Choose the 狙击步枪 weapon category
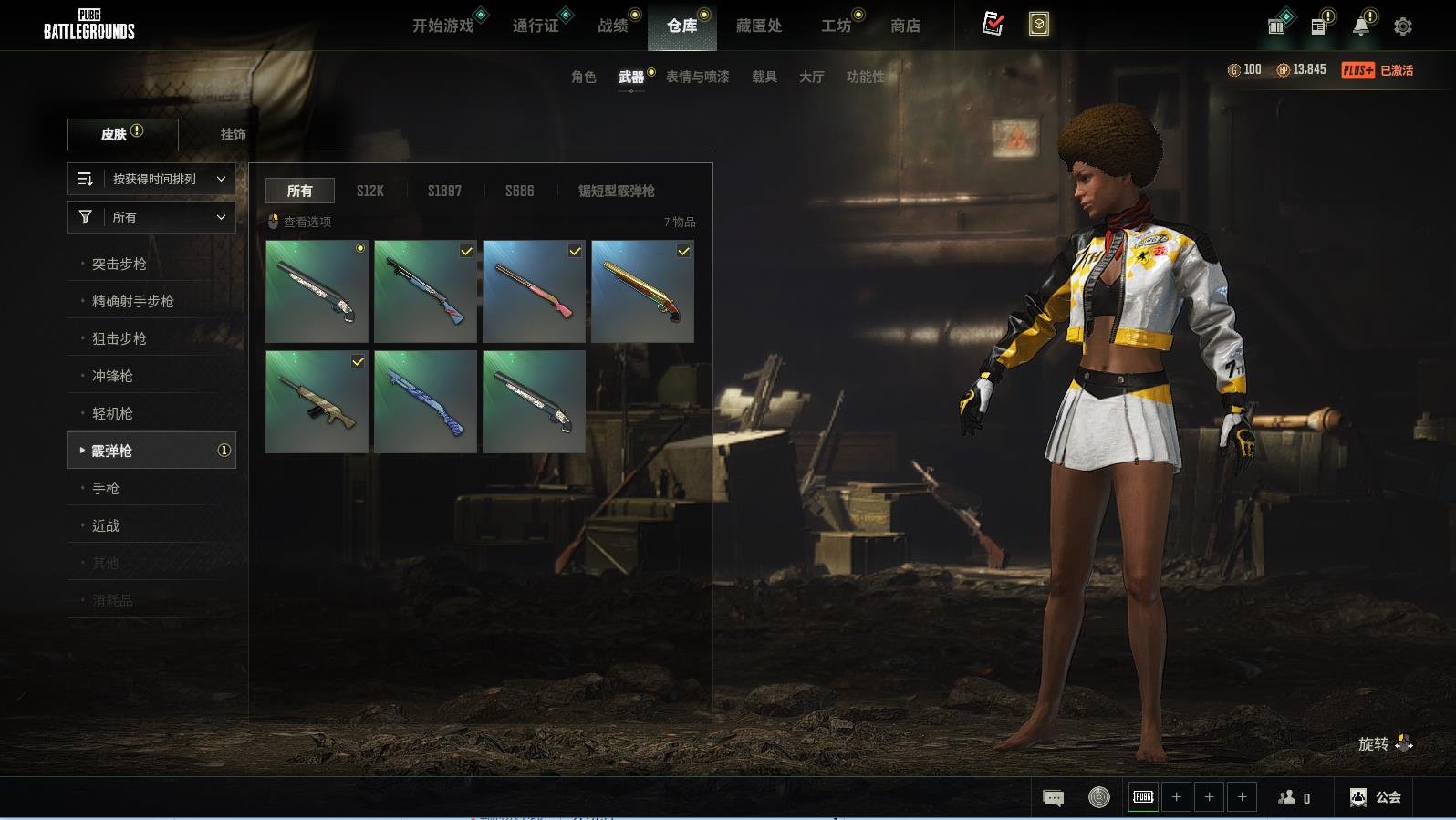Screen dimensions: 1456x820 [x=120, y=338]
